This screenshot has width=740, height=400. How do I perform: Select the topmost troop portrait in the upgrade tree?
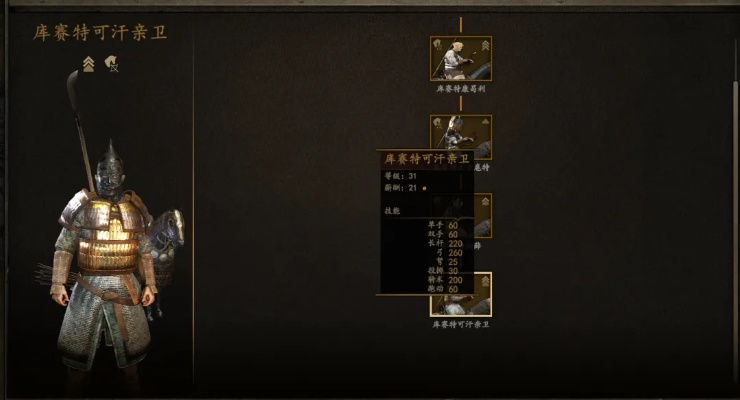click(460, 58)
